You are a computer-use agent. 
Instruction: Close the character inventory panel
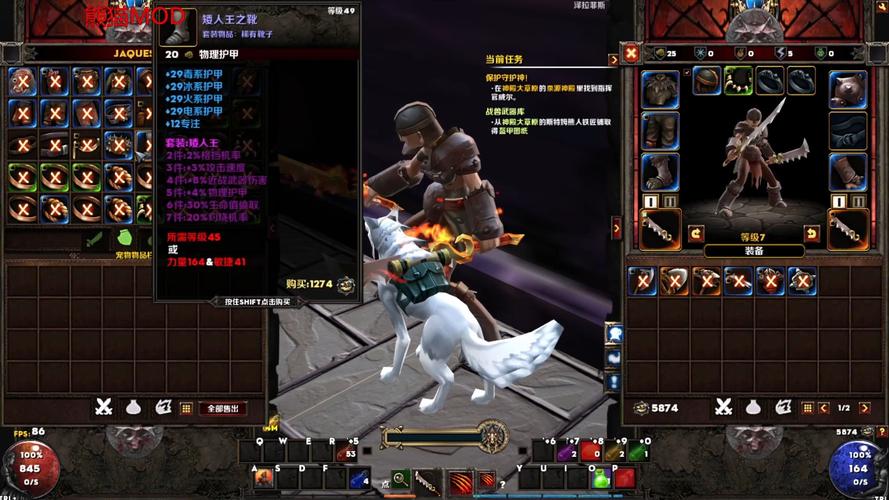(x=630, y=53)
